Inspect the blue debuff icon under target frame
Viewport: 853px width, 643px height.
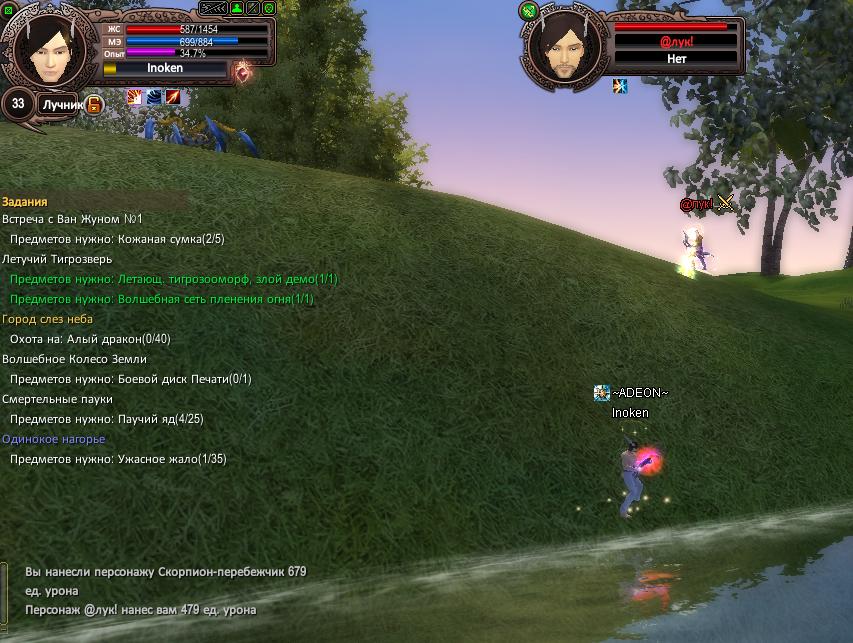620,86
